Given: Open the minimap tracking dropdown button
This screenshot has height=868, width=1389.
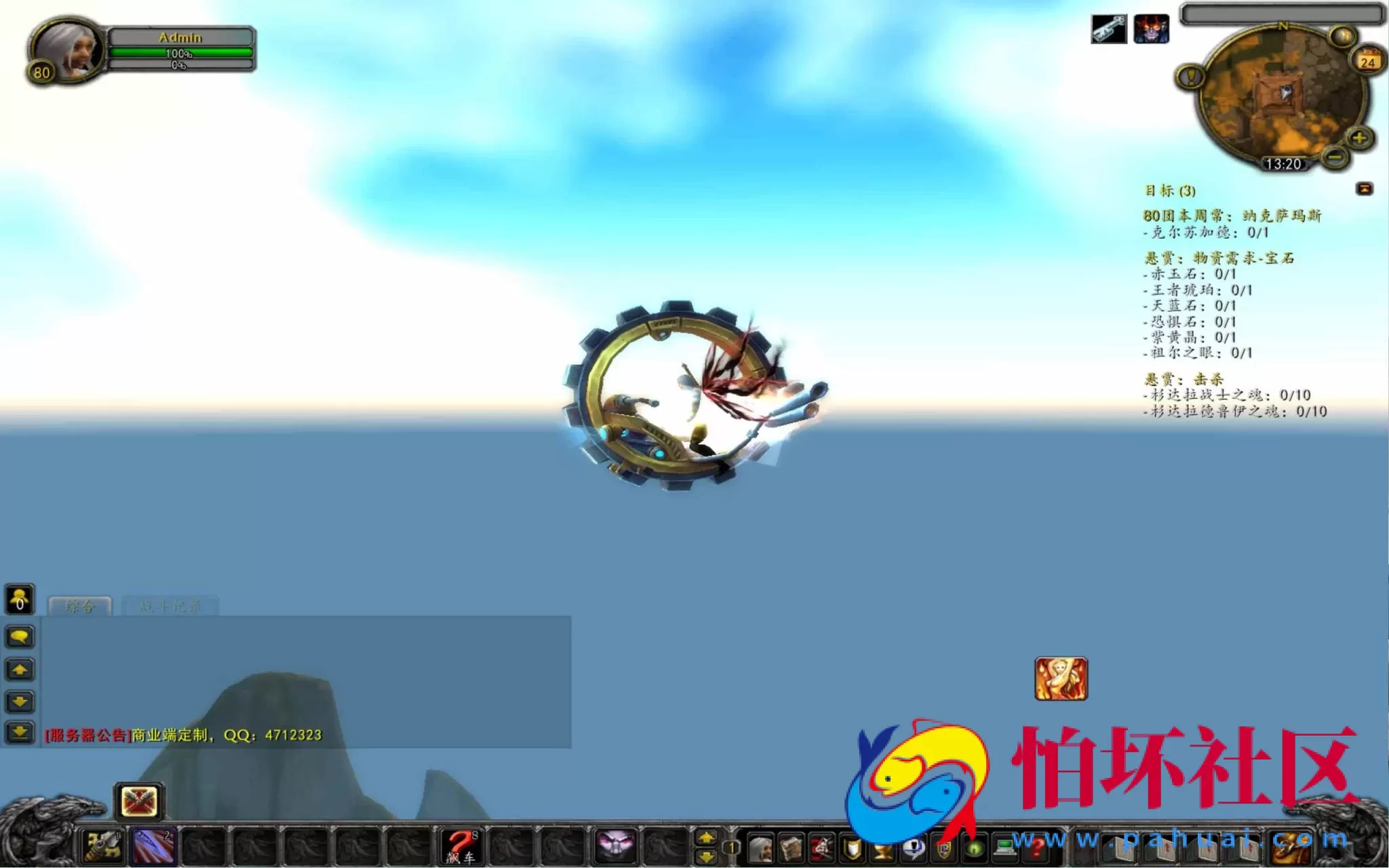Looking at the screenshot, I should [1342, 35].
